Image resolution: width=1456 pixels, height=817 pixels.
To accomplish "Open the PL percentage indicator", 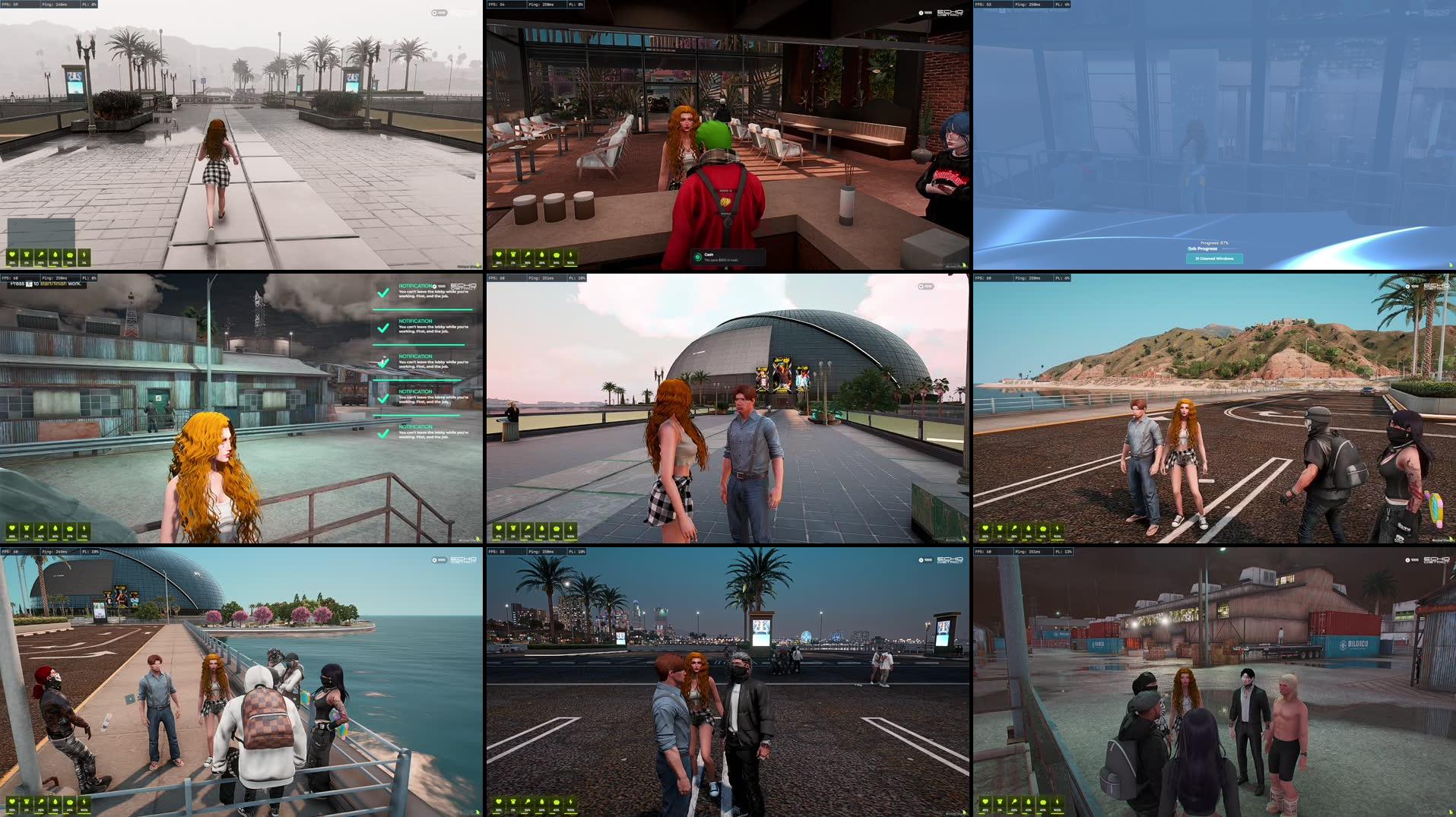I will (576, 5).
